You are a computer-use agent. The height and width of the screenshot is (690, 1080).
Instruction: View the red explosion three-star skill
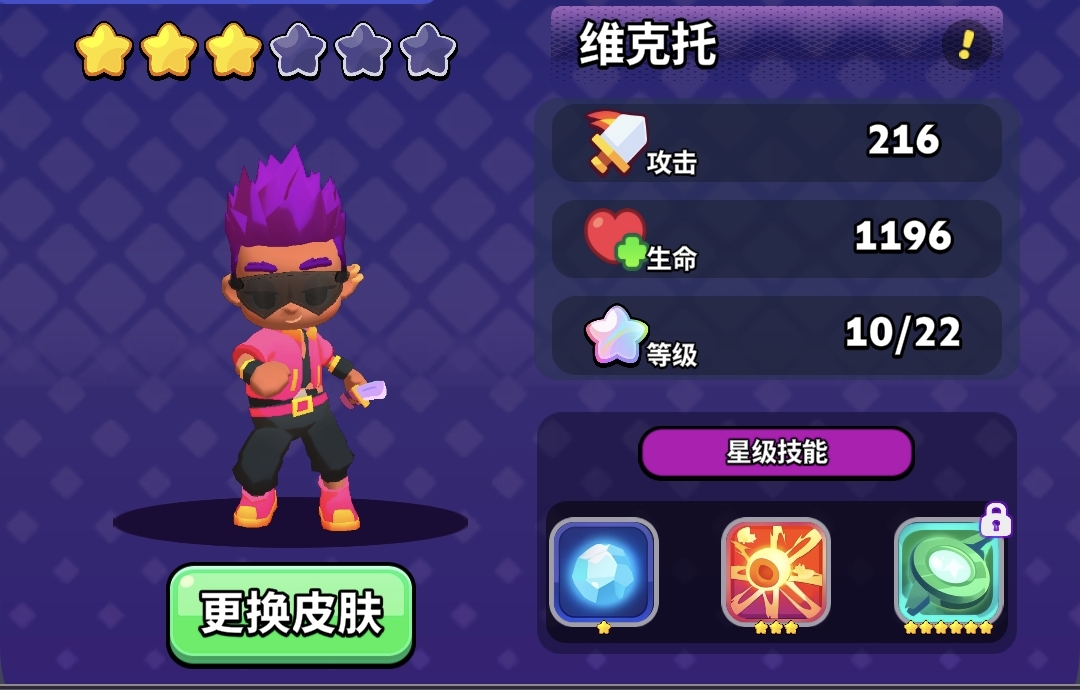tap(776, 572)
